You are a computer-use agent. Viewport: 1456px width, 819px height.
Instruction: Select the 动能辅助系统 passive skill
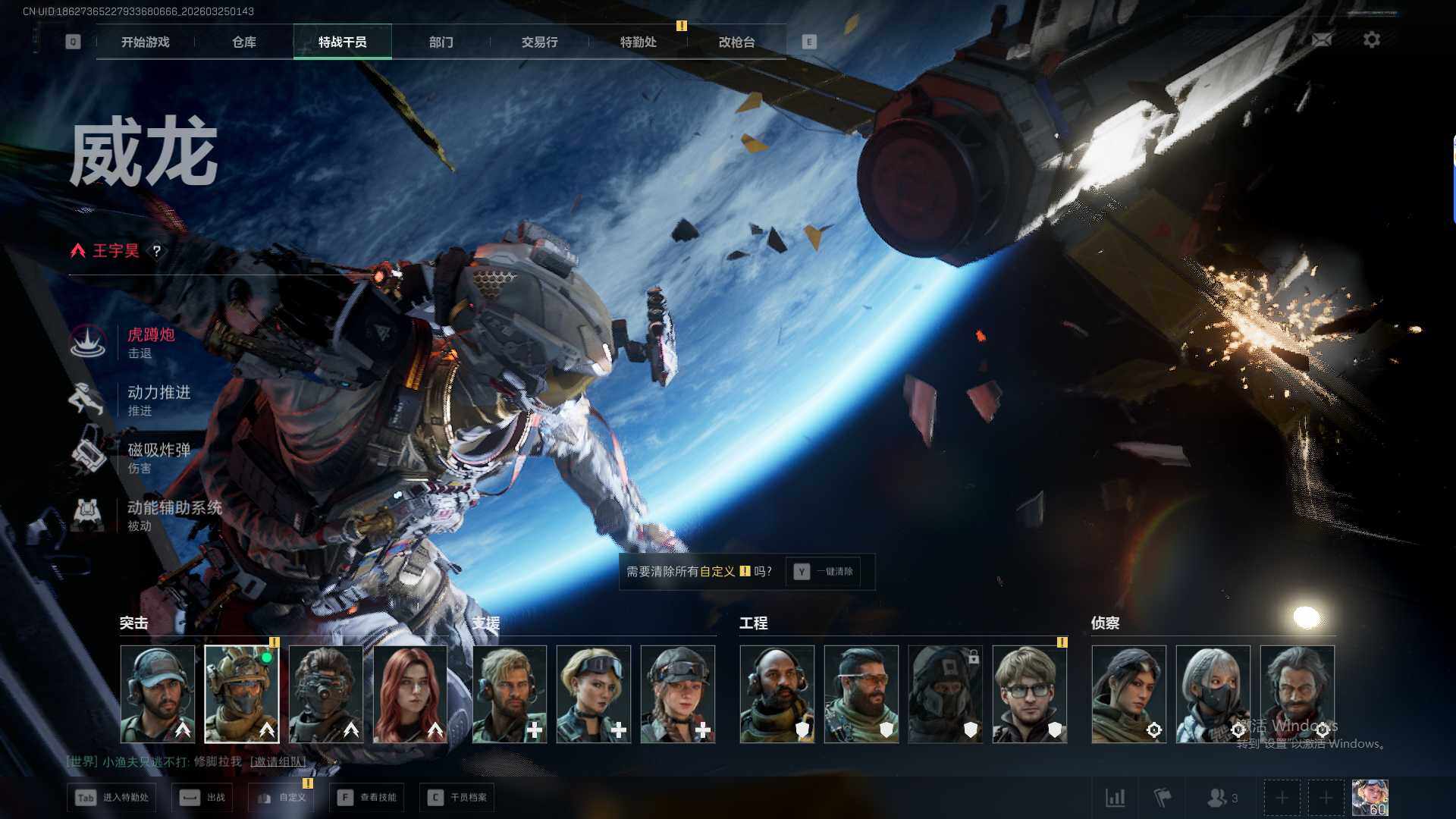coord(173,515)
